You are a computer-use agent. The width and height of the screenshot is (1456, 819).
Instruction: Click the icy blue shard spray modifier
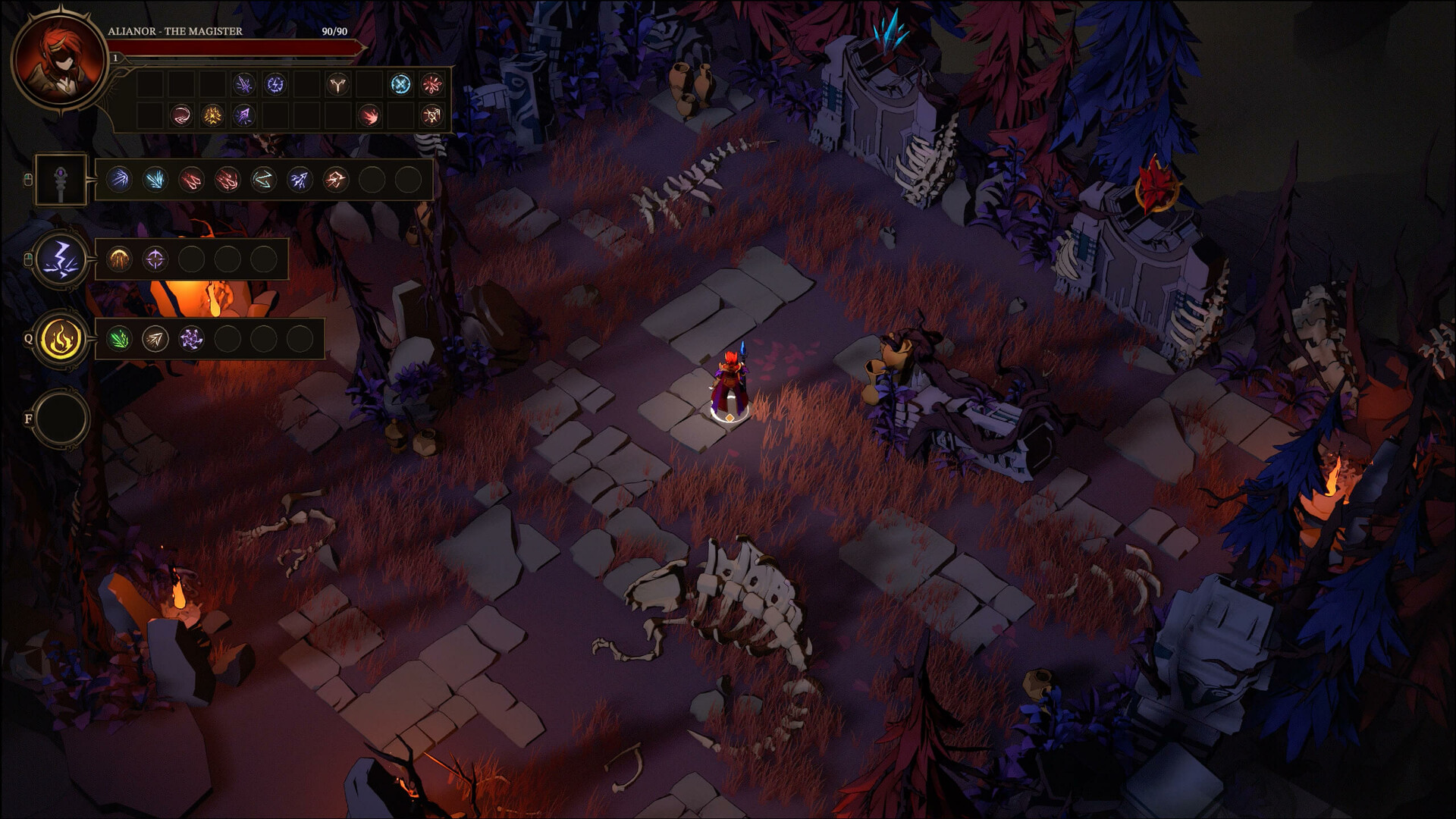pyautogui.click(x=155, y=180)
